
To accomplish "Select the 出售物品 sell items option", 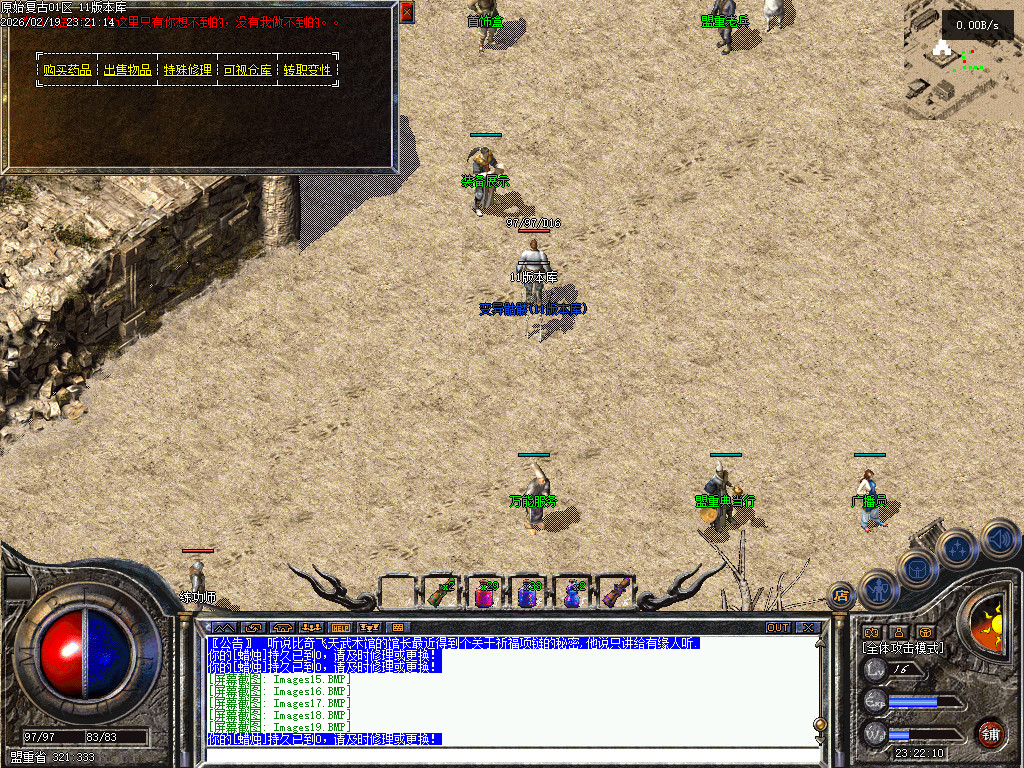I will tap(127, 70).
